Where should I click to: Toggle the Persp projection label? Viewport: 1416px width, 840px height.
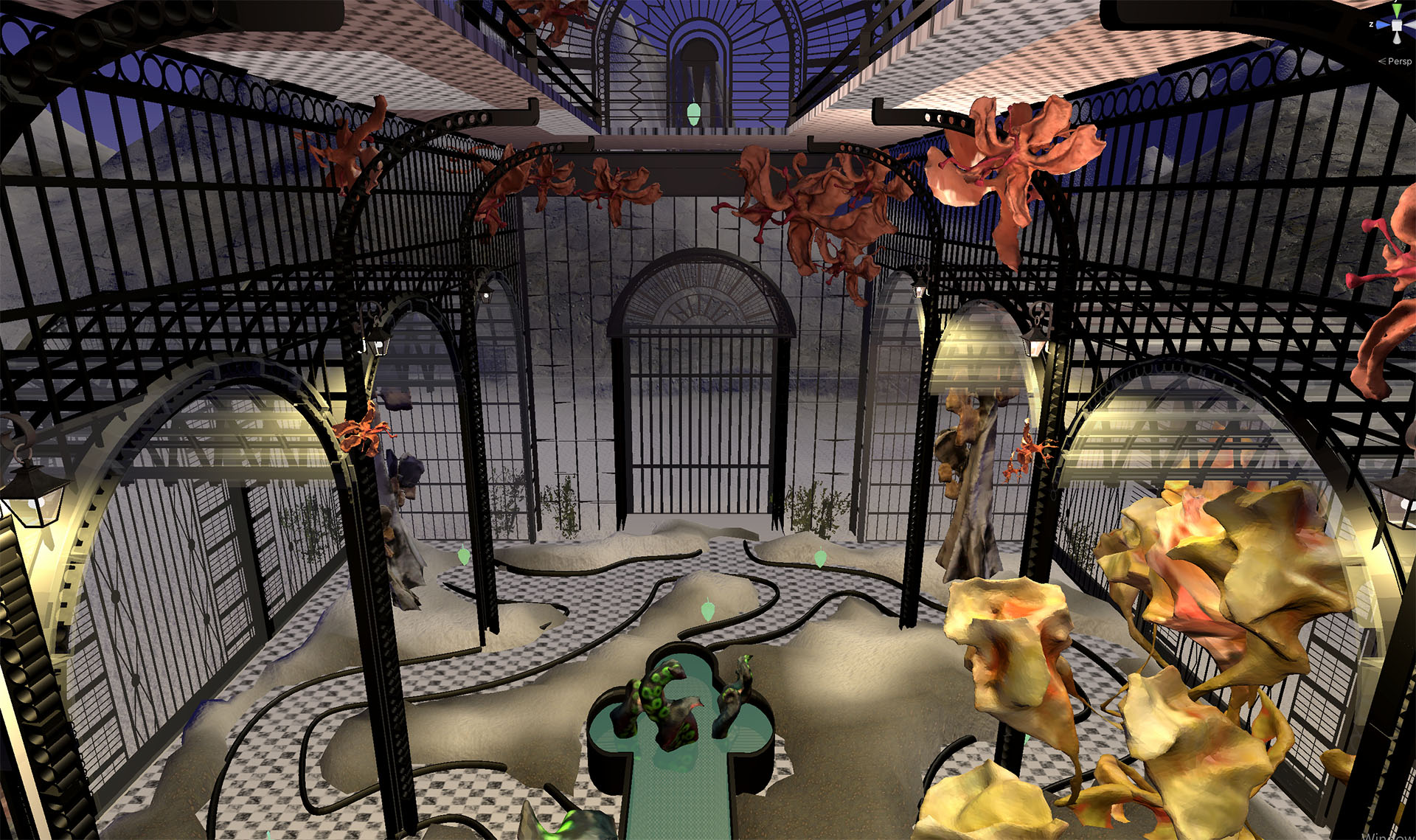tap(1398, 61)
